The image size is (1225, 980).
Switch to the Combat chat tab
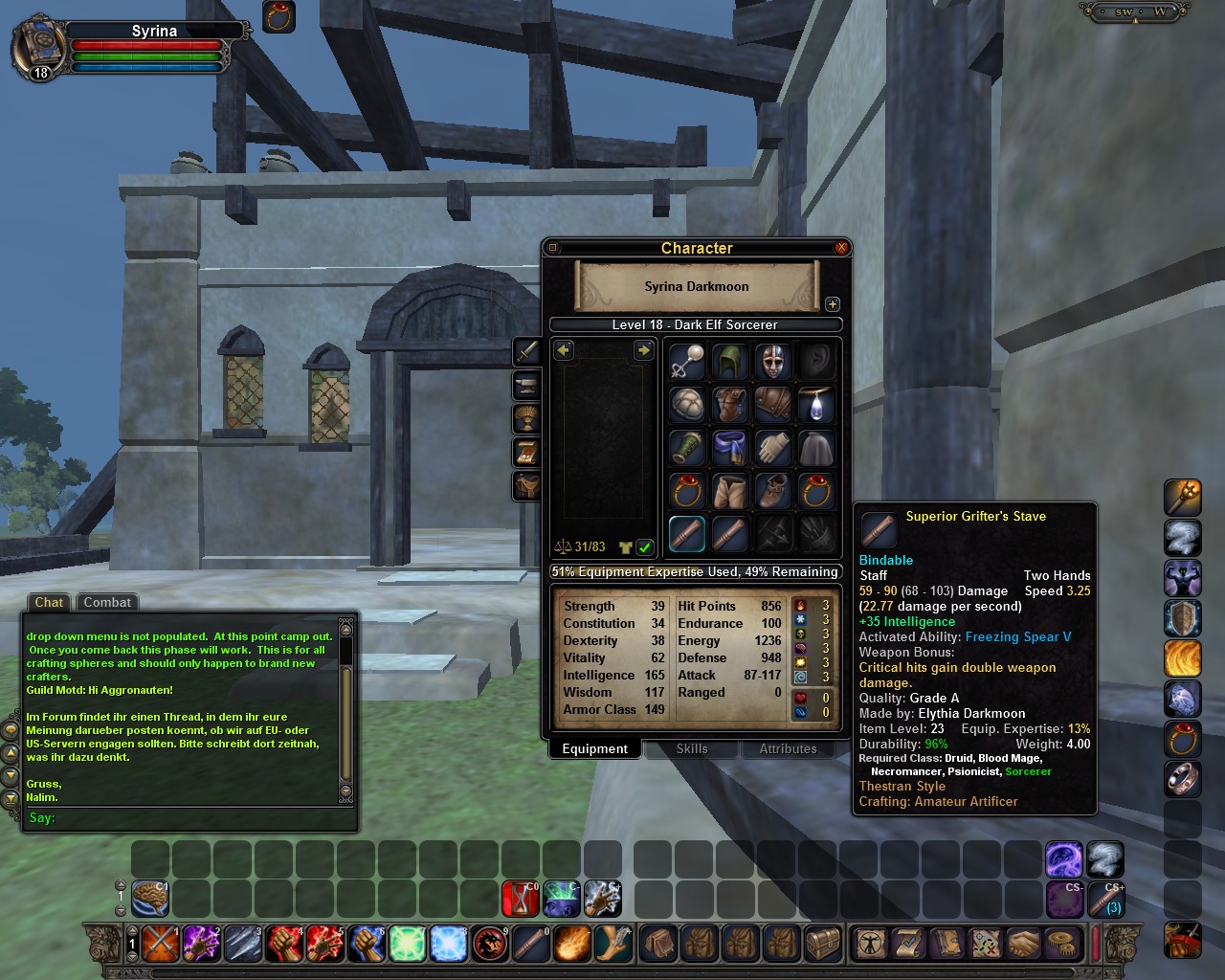(107, 602)
